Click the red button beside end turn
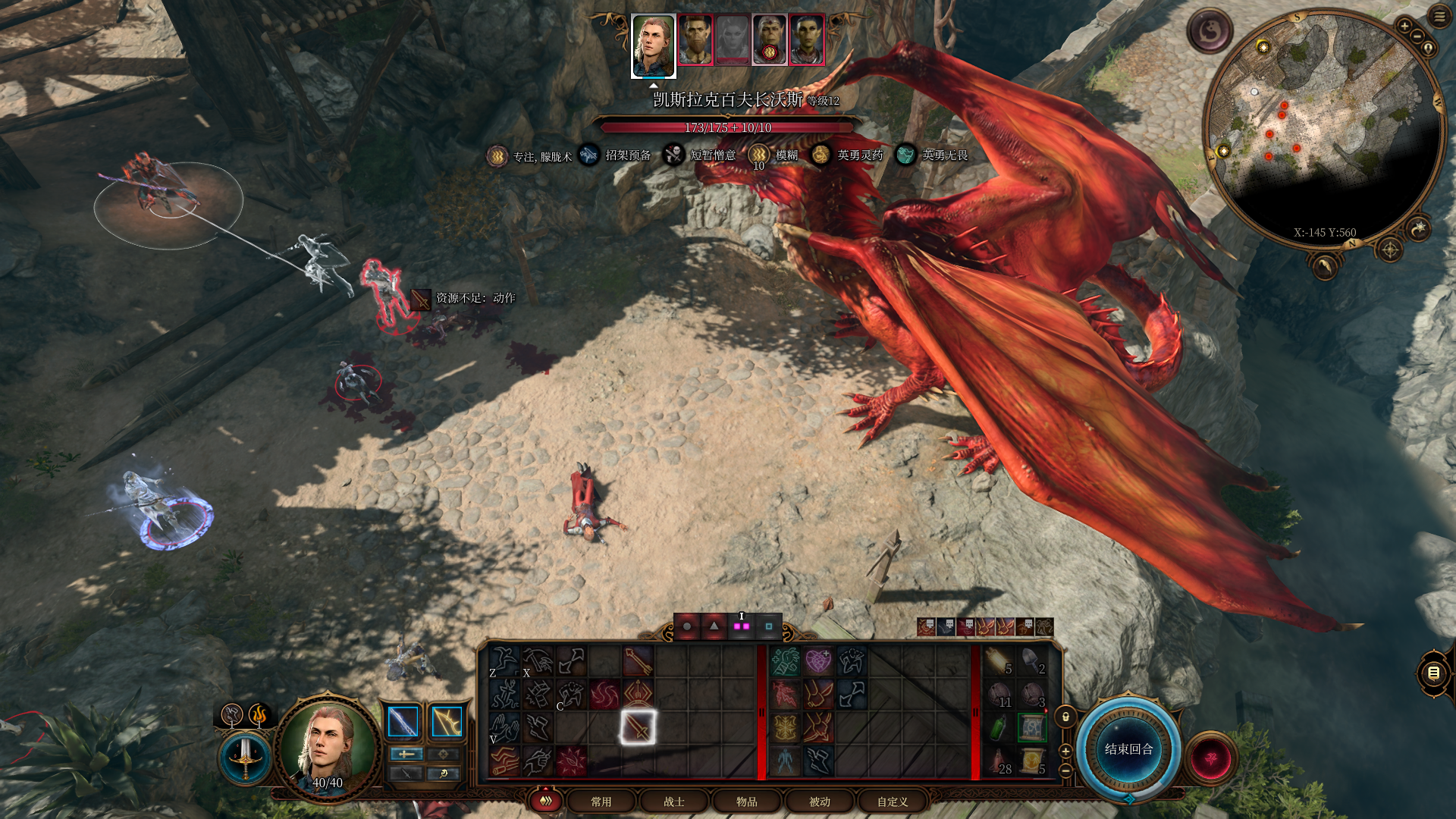1456x819 pixels. coord(1210,758)
